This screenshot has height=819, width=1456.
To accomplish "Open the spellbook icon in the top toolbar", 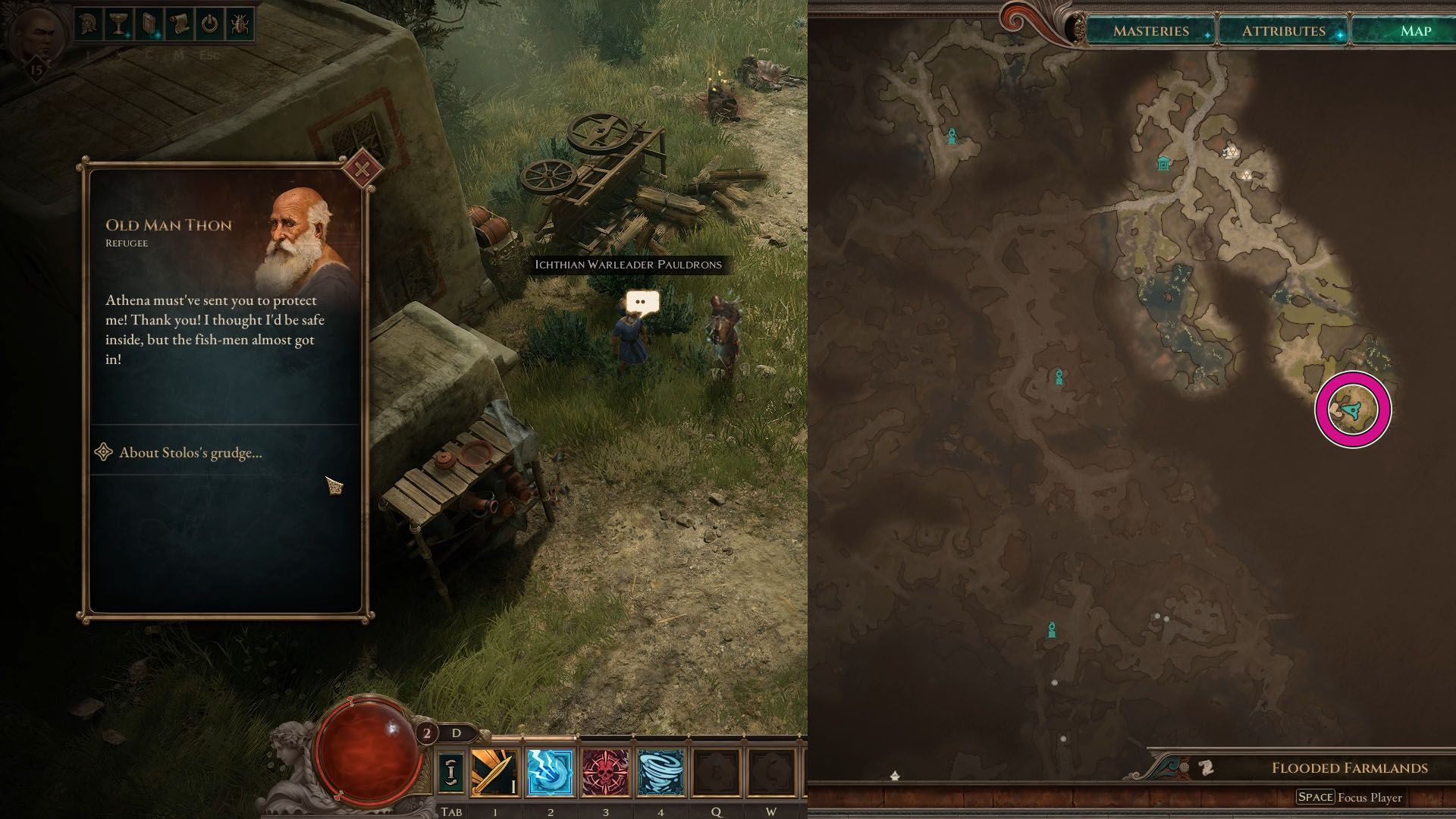I will pyautogui.click(x=149, y=25).
